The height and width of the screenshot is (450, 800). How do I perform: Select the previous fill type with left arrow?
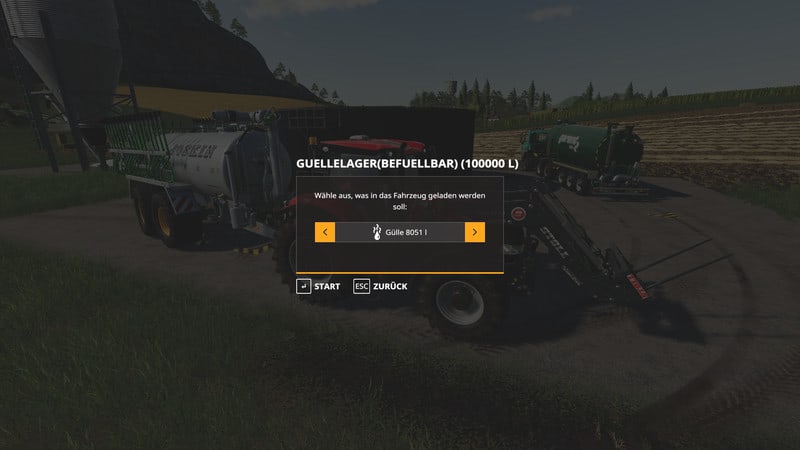(325, 232)
